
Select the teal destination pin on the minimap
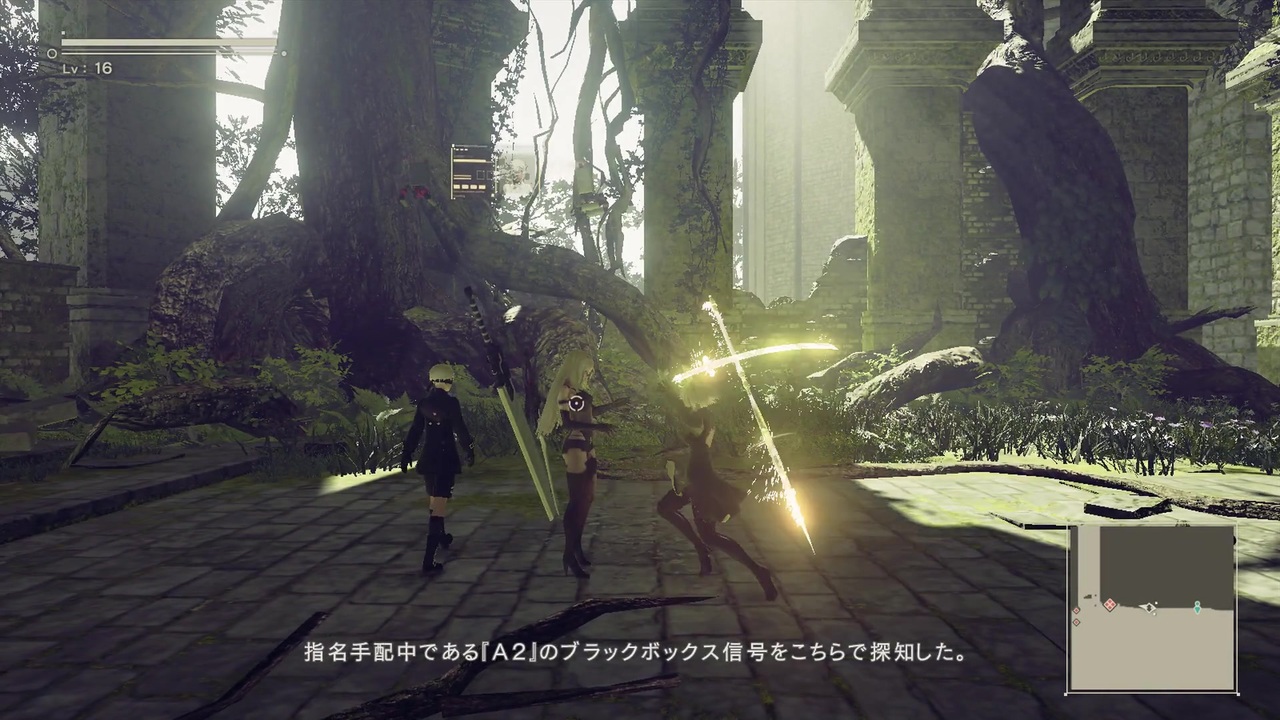point(1197,608)
